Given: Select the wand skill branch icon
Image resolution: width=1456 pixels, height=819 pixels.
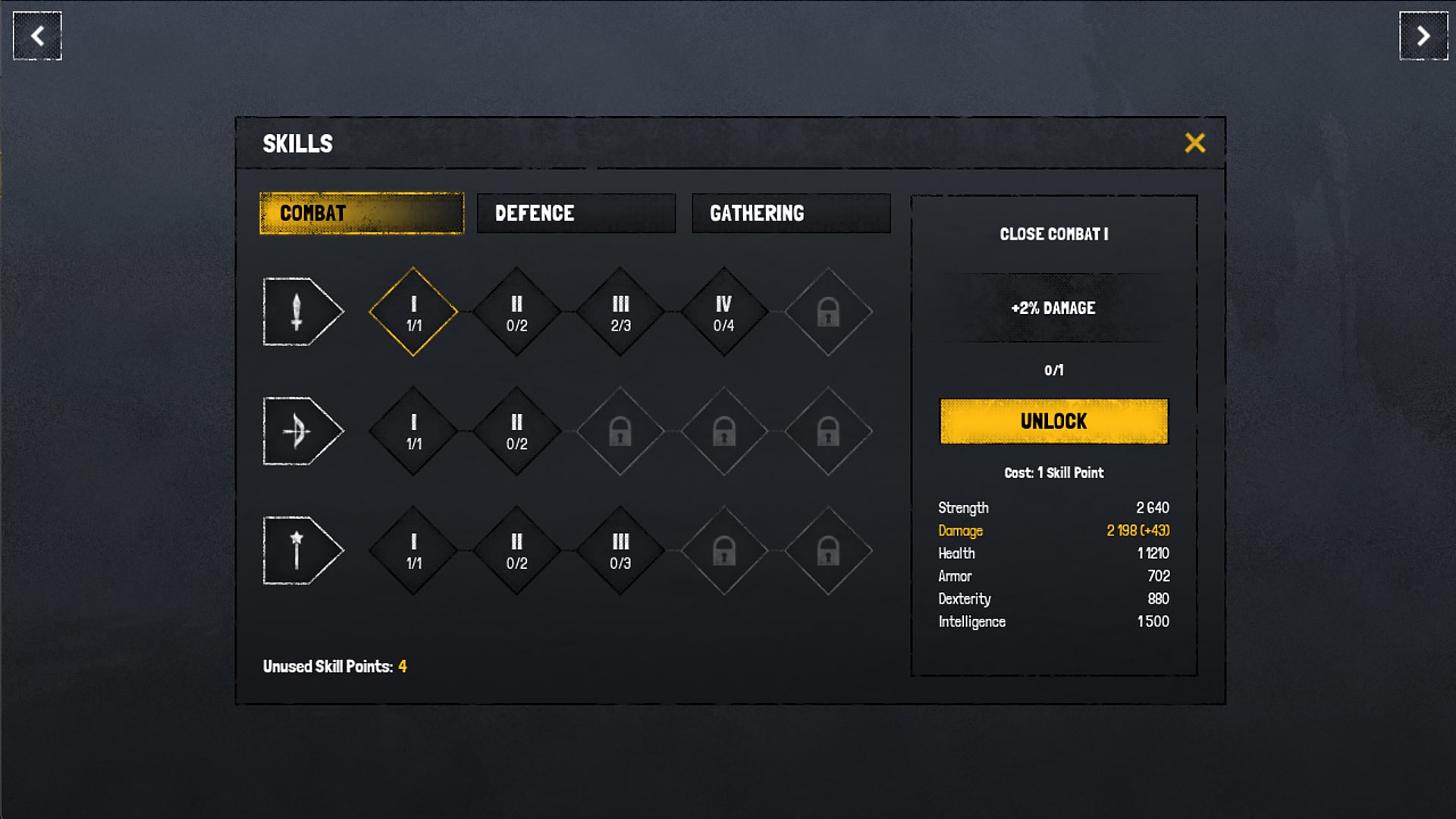Looking at the screenshot, I should [x=302, y=550].
